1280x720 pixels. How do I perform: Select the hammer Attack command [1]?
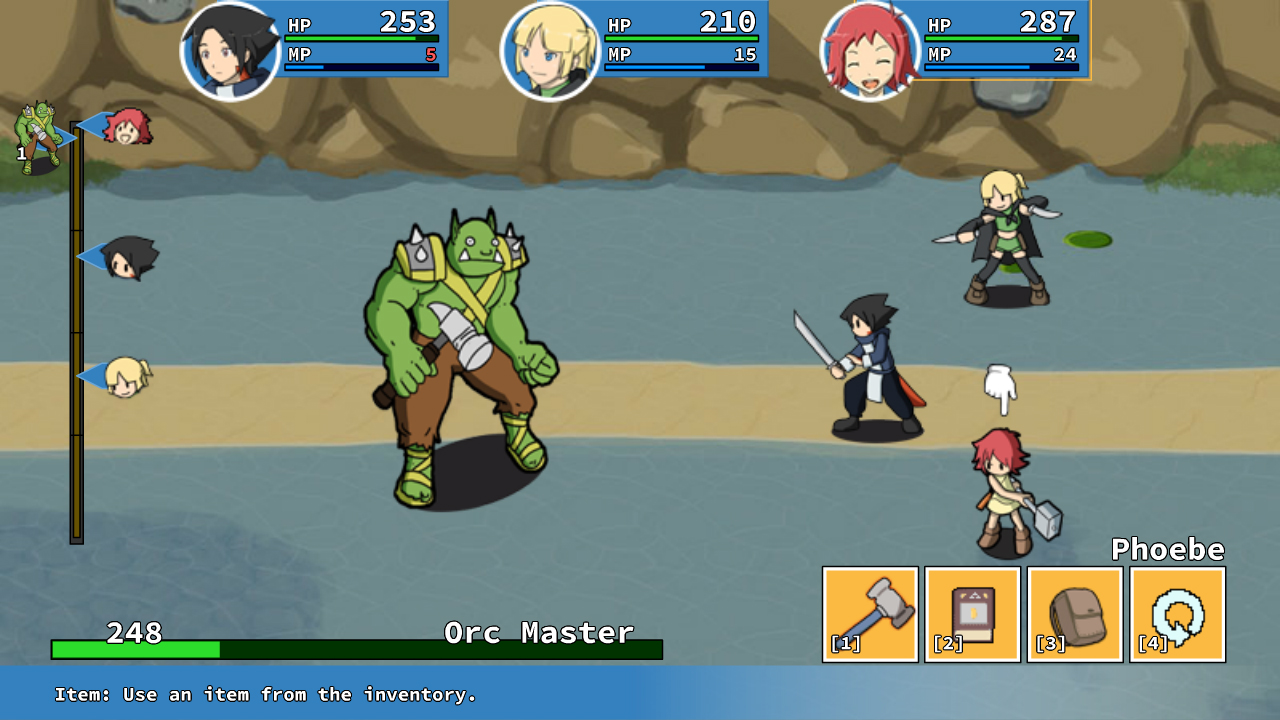869,613
